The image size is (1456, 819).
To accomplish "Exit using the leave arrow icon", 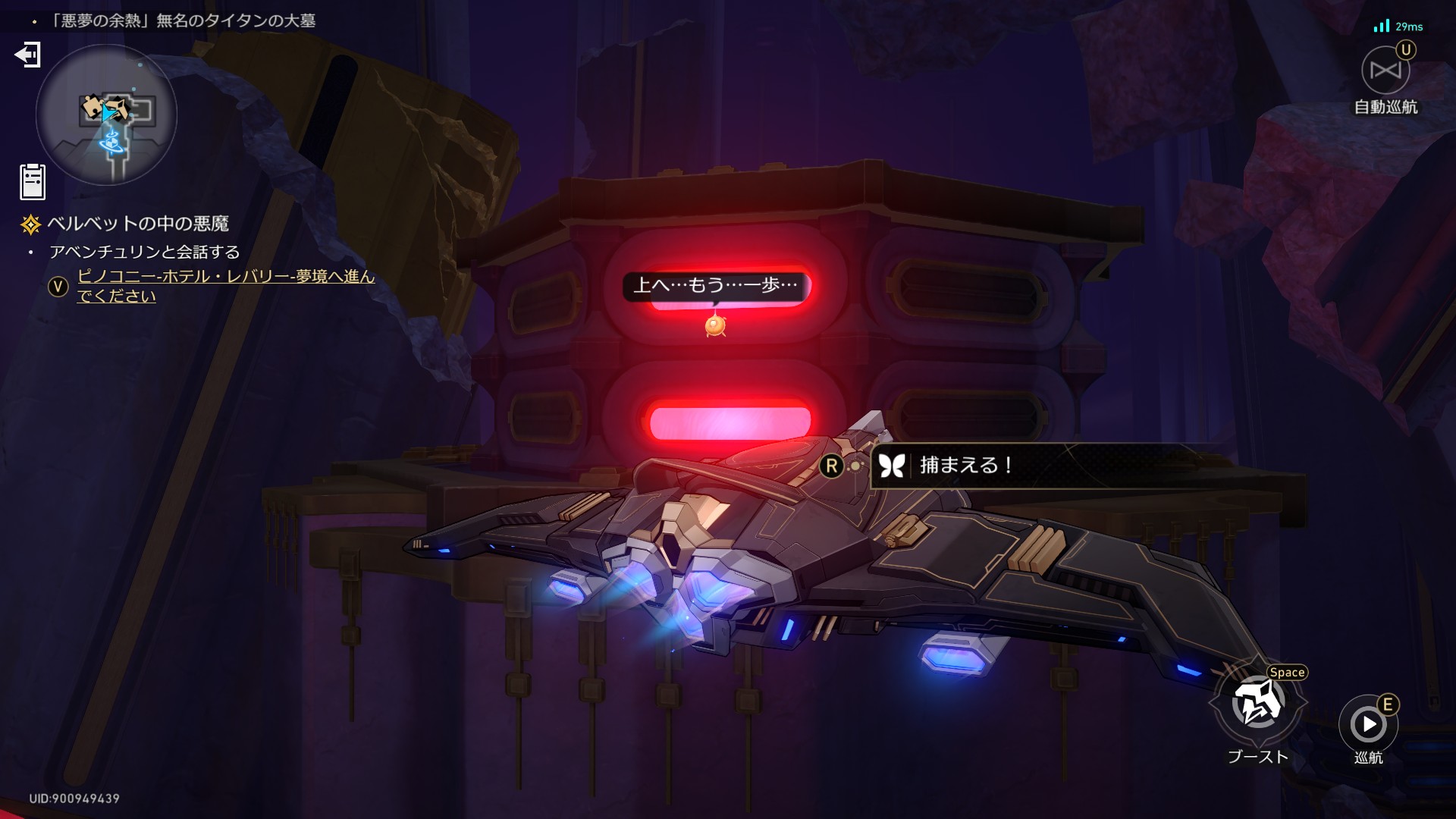I will tap(28, 55).
